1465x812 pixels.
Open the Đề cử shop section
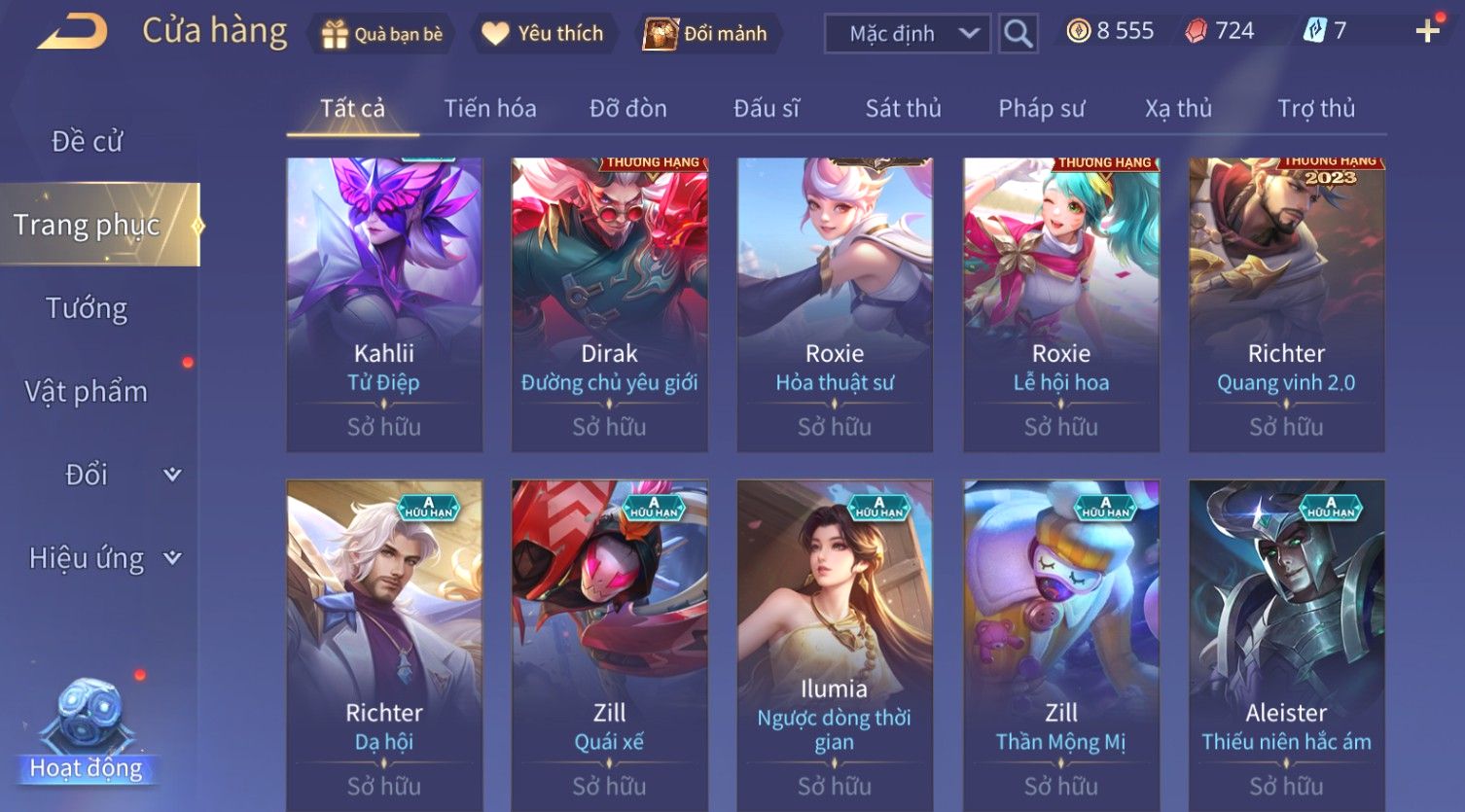[87, 142]
